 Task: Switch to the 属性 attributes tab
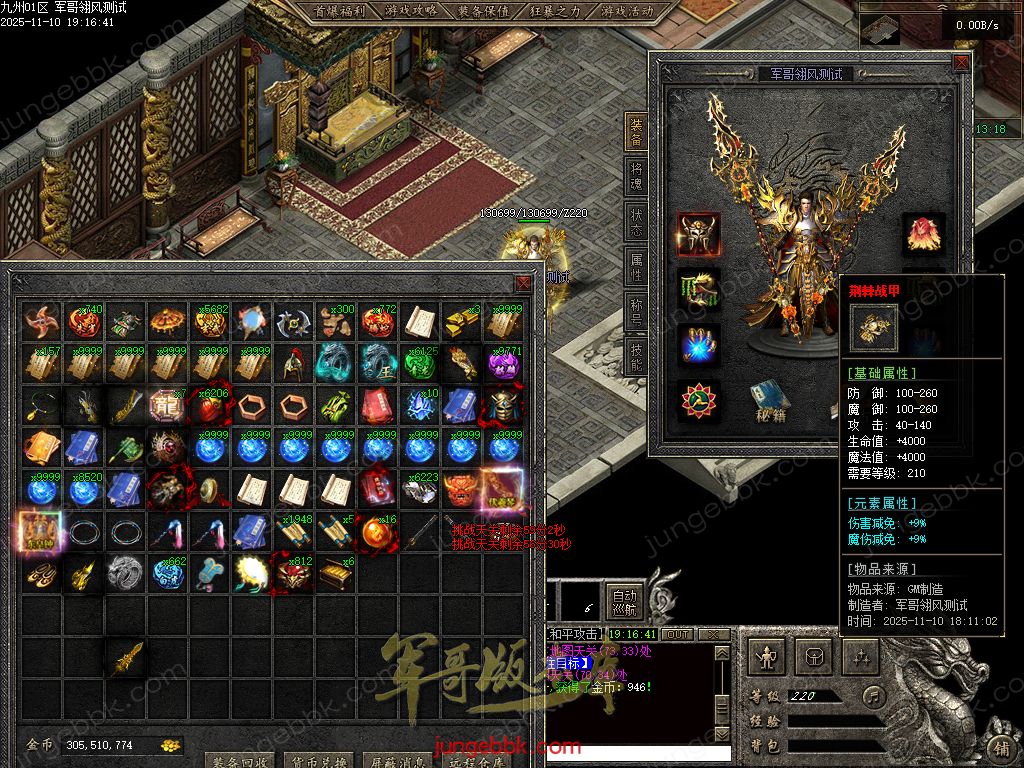click(636, 266)
